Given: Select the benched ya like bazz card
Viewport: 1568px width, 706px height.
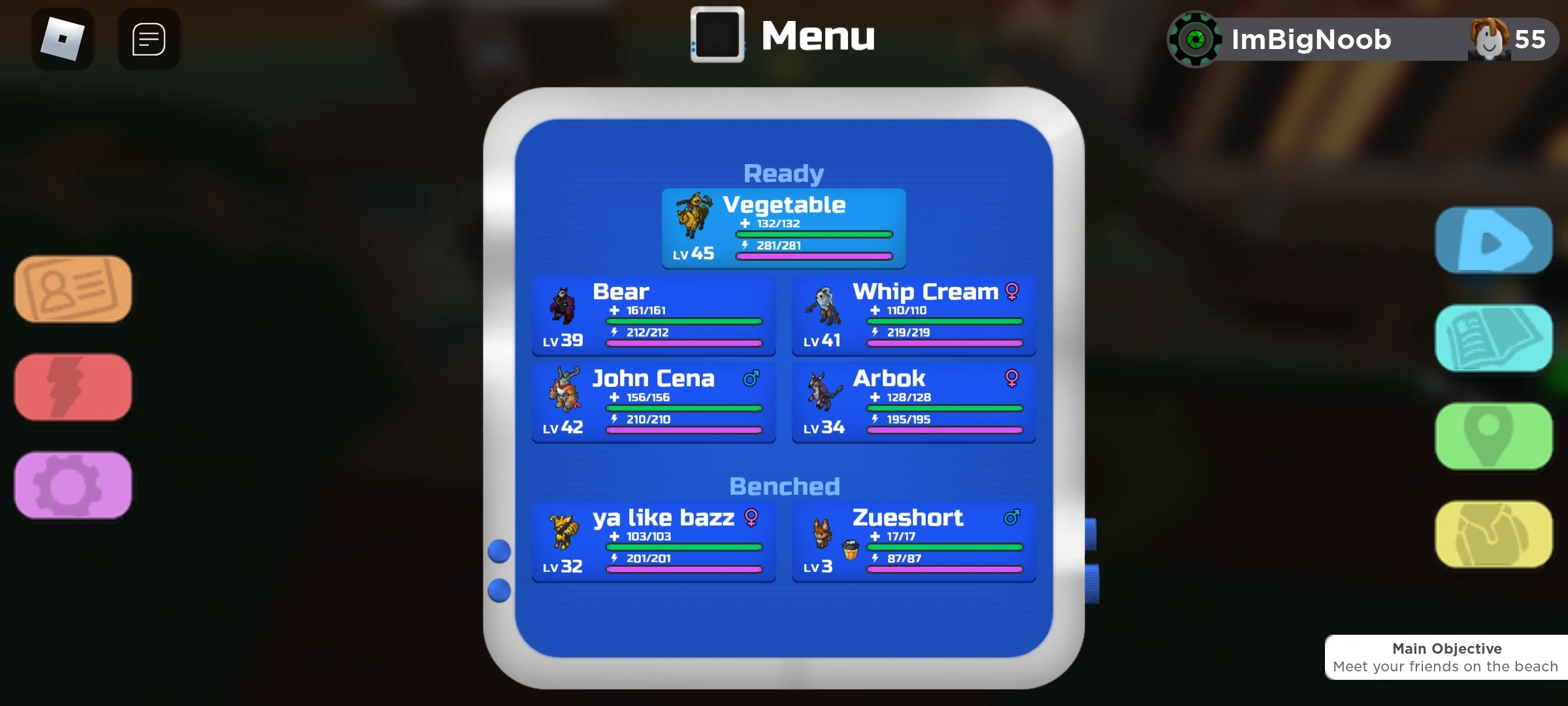Looking at the screenshot, I should coord(653,542).
